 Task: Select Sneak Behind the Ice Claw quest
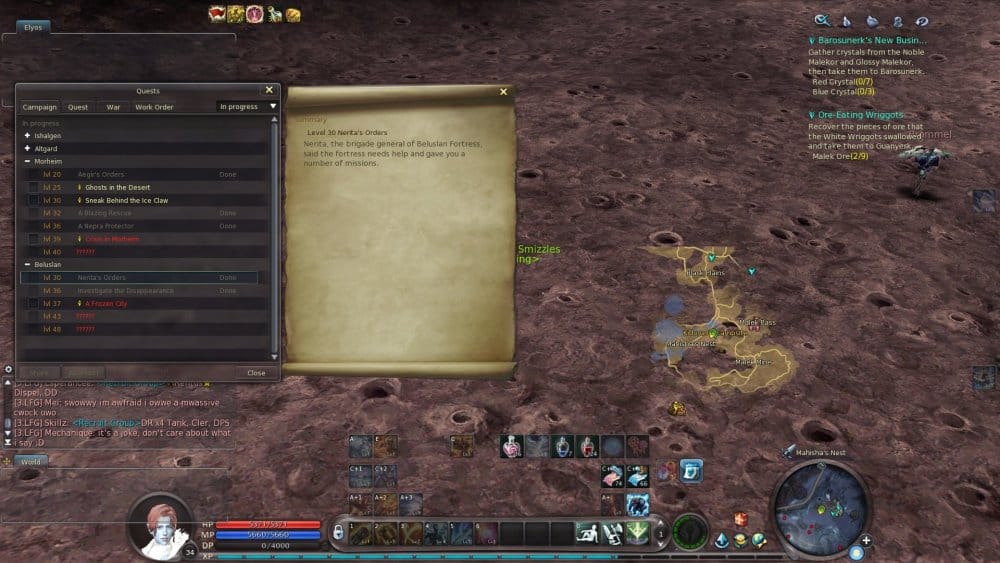click(x=126, y=200)
